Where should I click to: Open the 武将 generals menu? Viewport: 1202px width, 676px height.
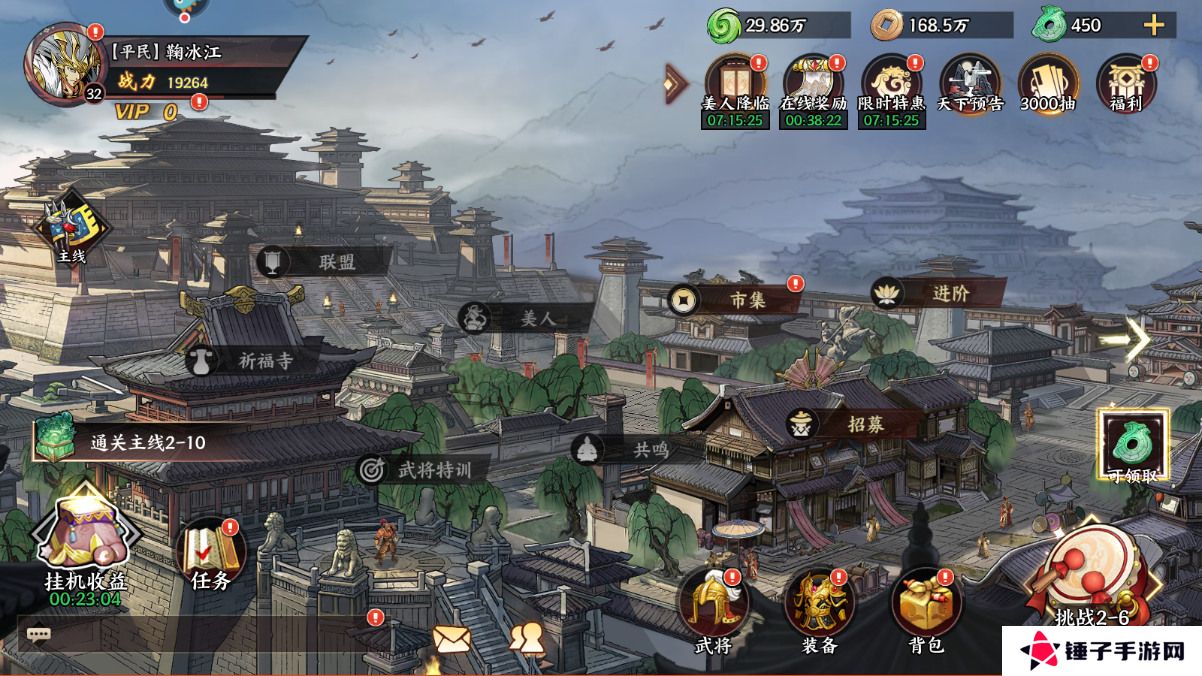pyautogui.click(x=713, y=606)
